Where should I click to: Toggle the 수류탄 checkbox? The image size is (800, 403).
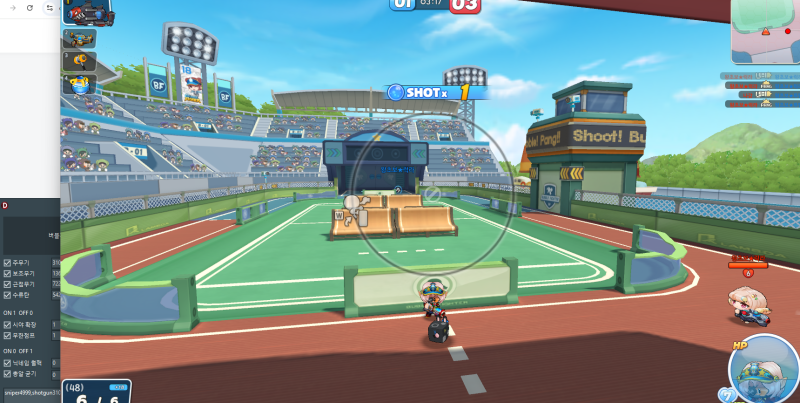[x=7, y=295]
